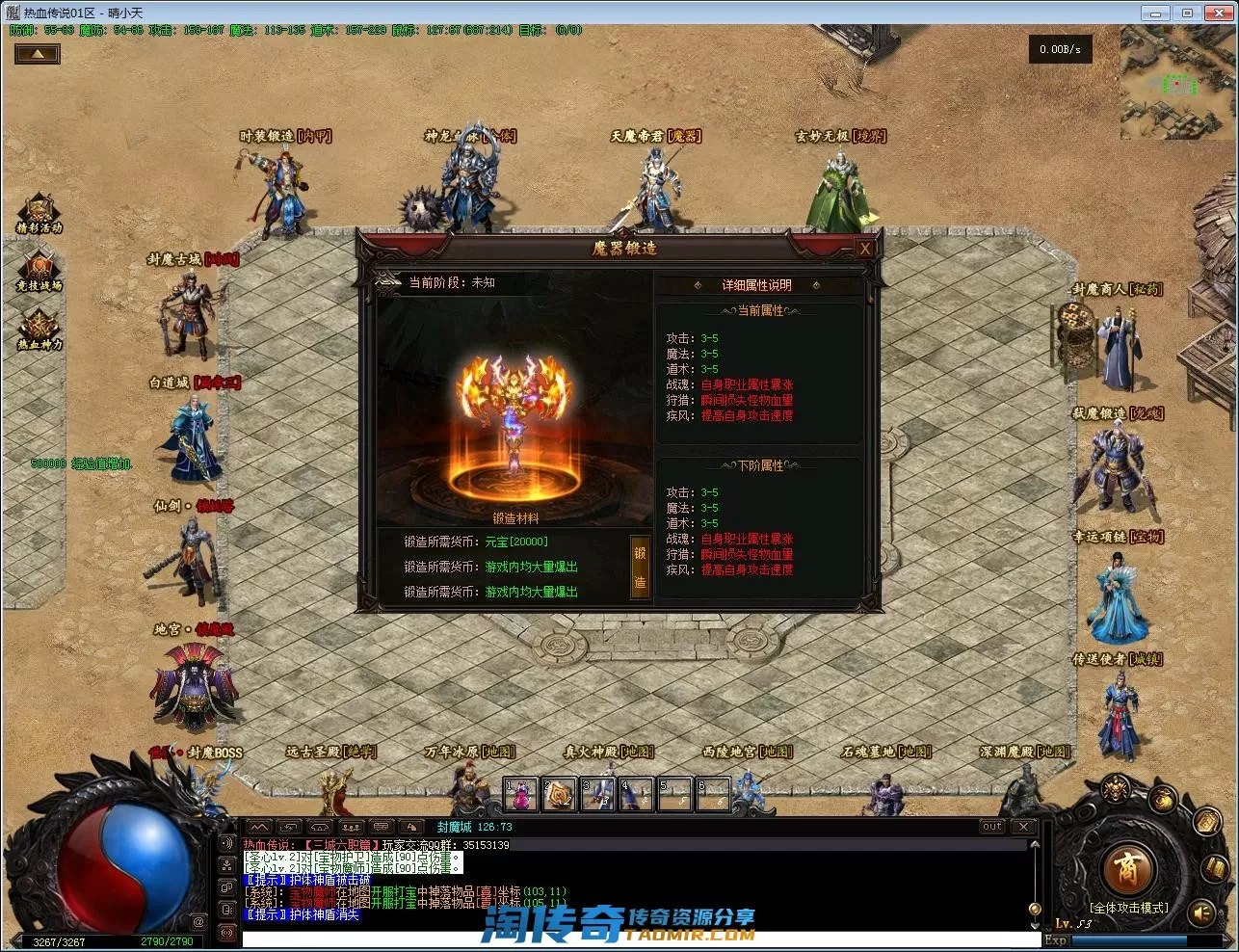This screenshot has height=952, width=1239.
Task: Open the 商 shop round button
Action: point(1126,869)
